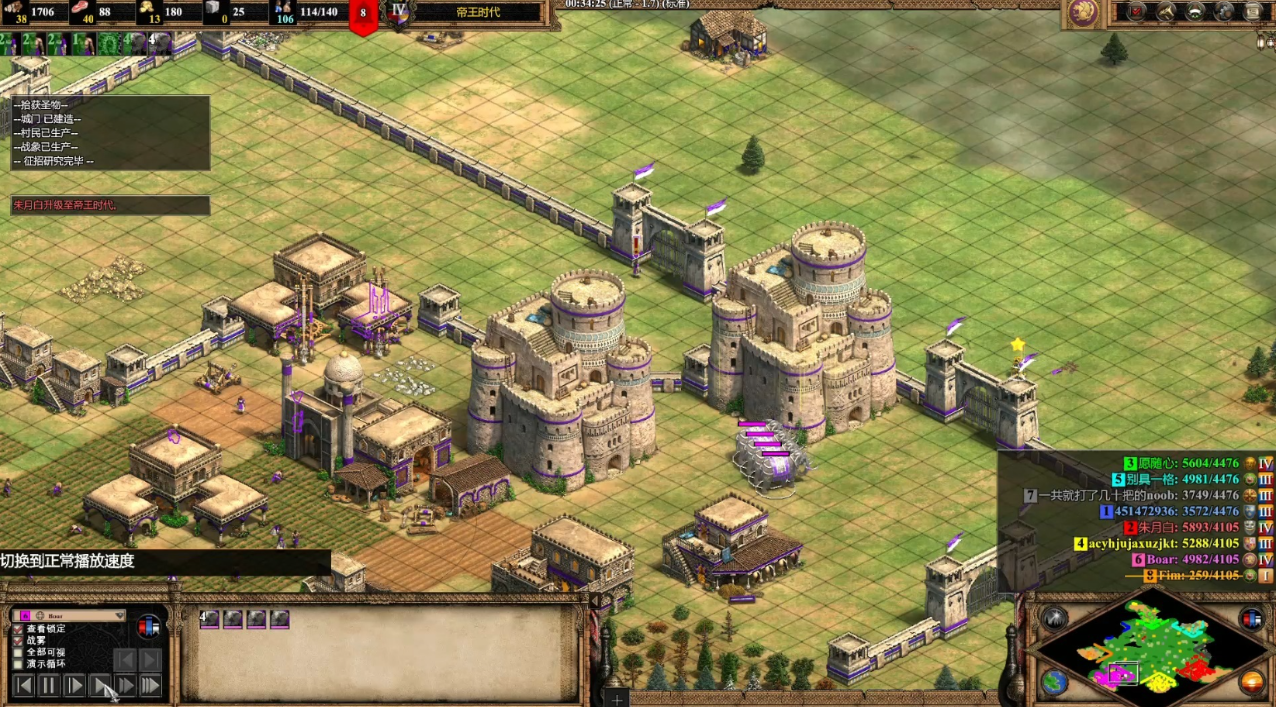Open the main menu scroll icon

click(x=1253, y=12)
